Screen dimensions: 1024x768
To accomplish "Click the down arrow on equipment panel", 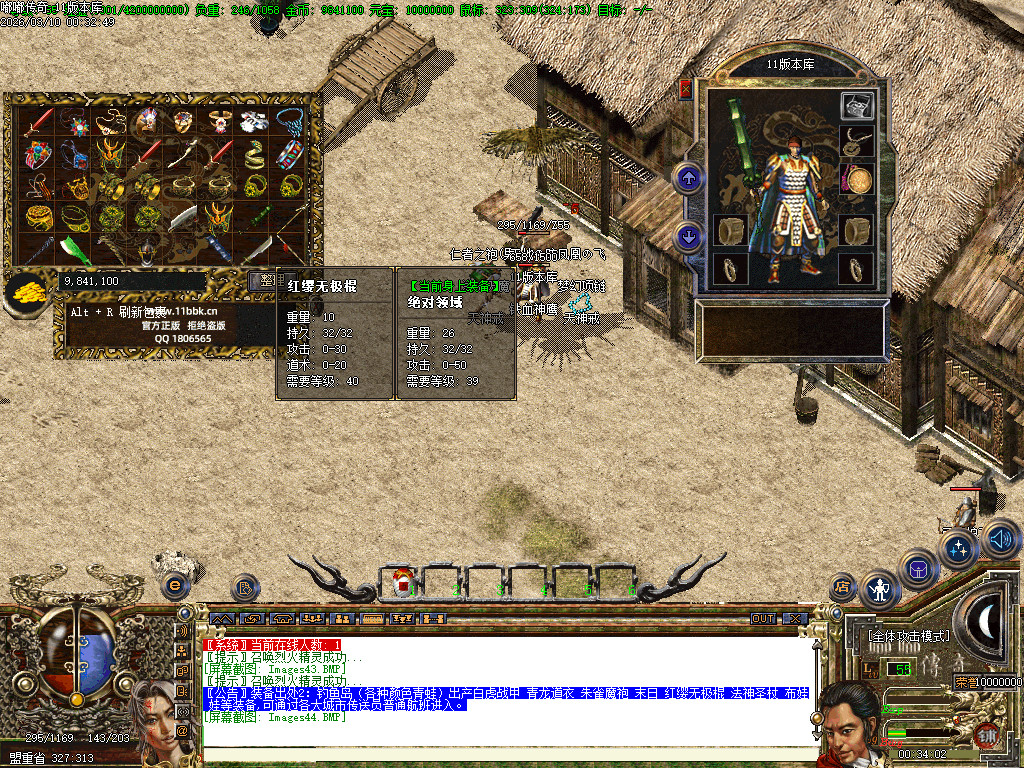I will [688, 237].
